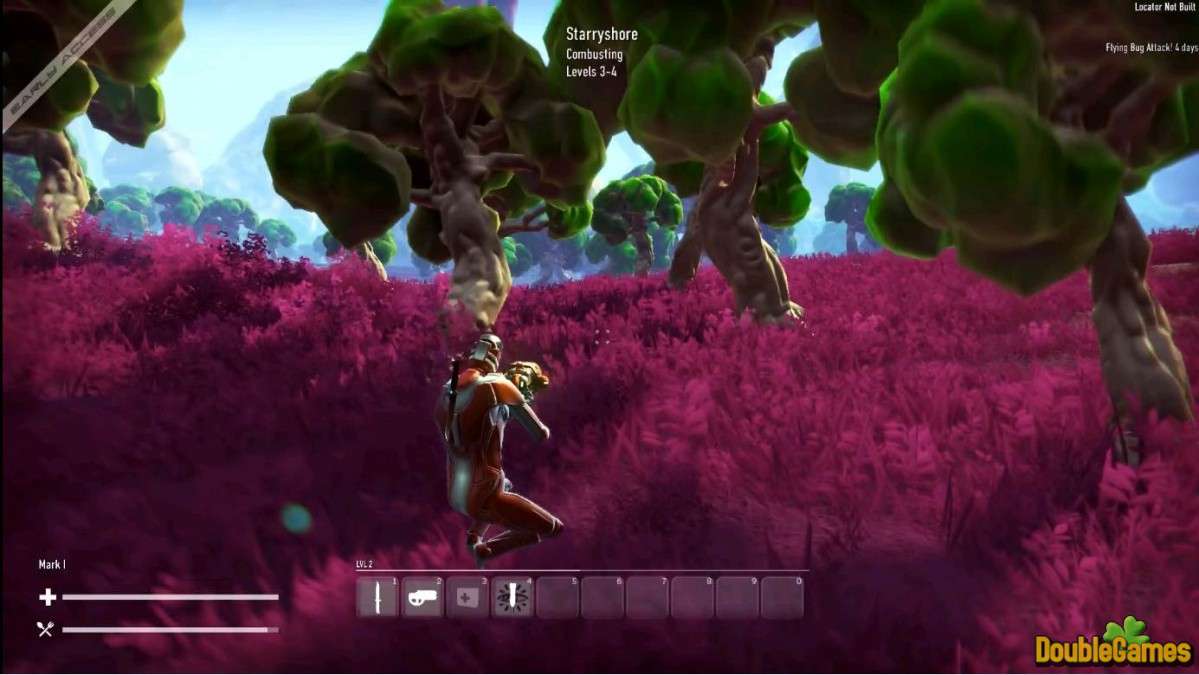Click the Locator Not Built objective

click(x=1165, y=7)
